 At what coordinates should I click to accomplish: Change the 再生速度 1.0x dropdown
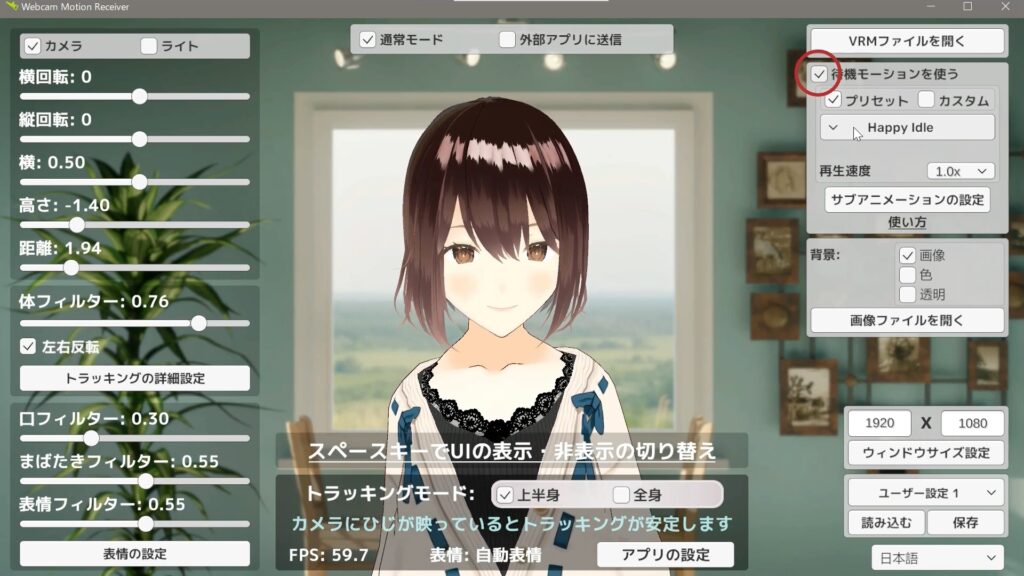960,171
